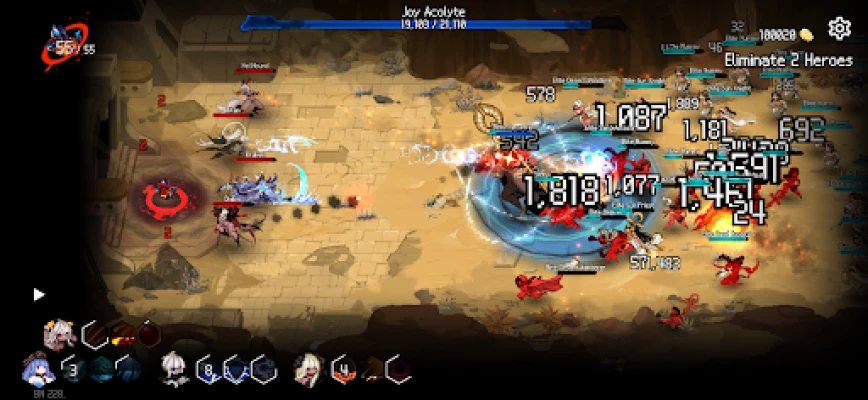Select the horned white-haired hero portrait
868x400 pixels.
tap(59, 334)
